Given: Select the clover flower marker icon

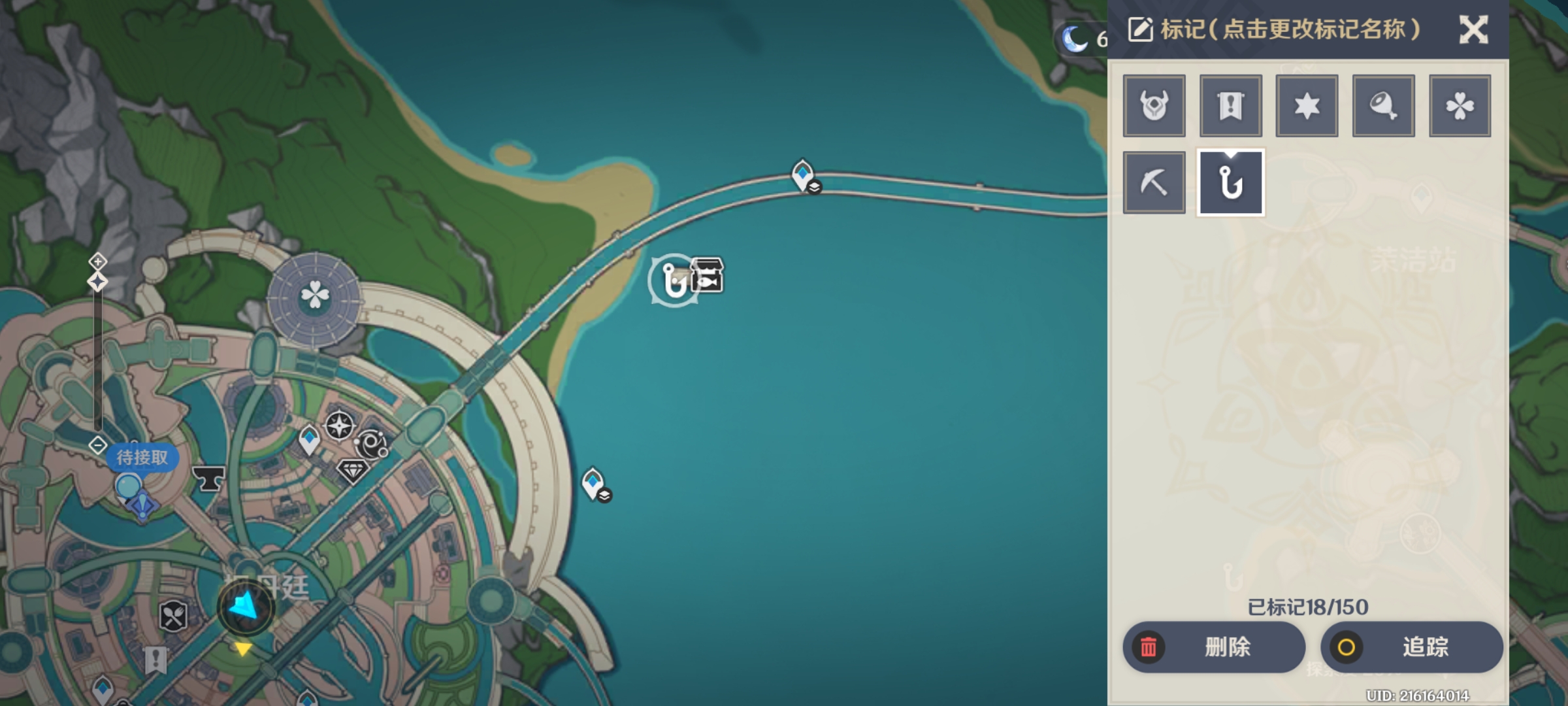Looking at the screenshot, I should pyautogui.click(x=1460, y=106).
